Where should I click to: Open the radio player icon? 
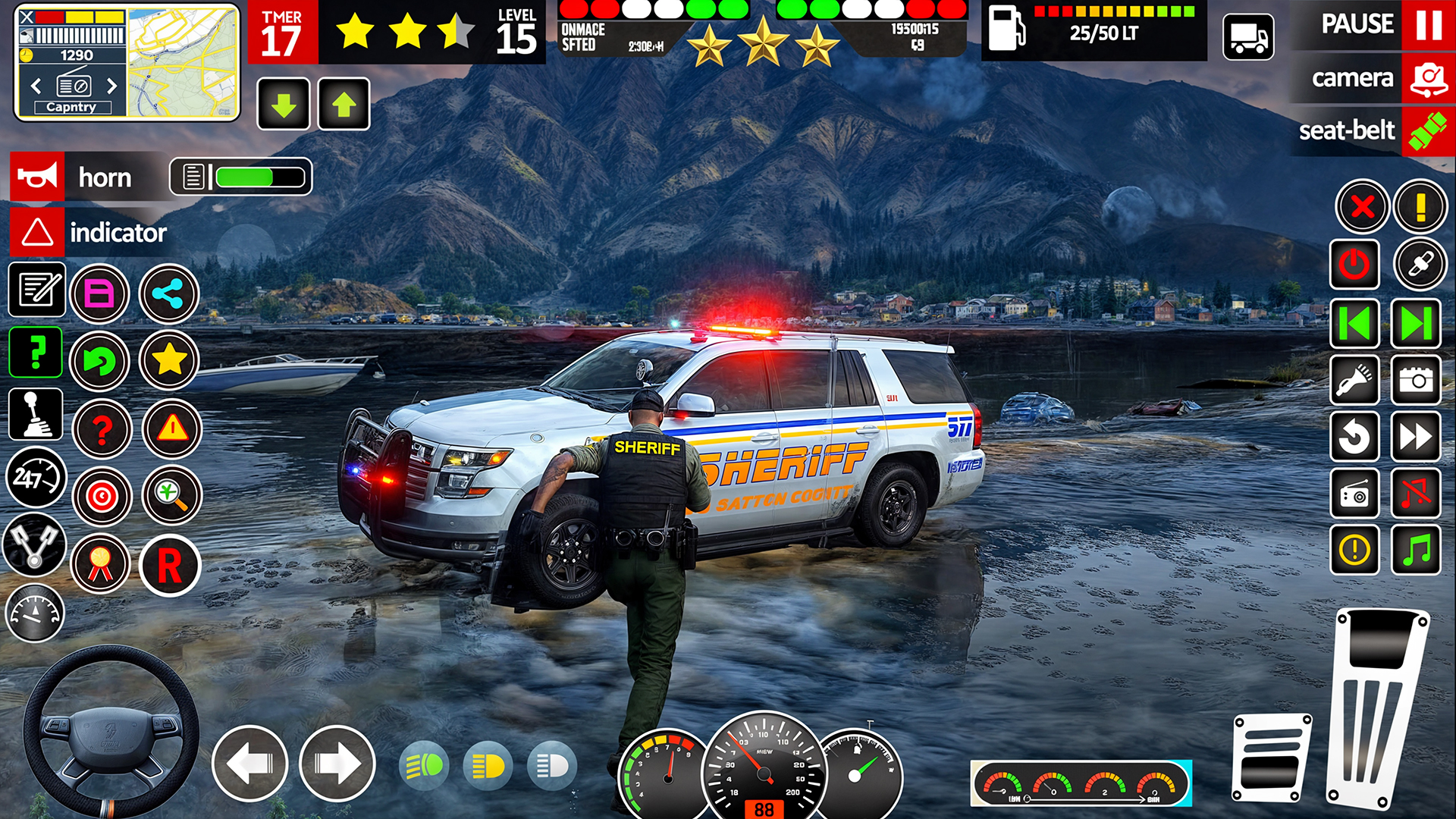(1355, 494)
